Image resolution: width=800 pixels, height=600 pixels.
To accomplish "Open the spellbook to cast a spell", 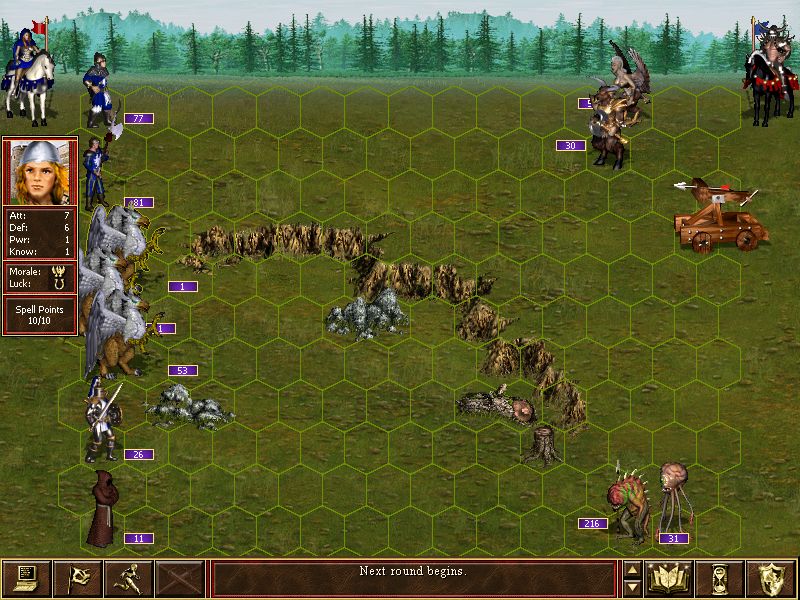I will click(670, 578).
